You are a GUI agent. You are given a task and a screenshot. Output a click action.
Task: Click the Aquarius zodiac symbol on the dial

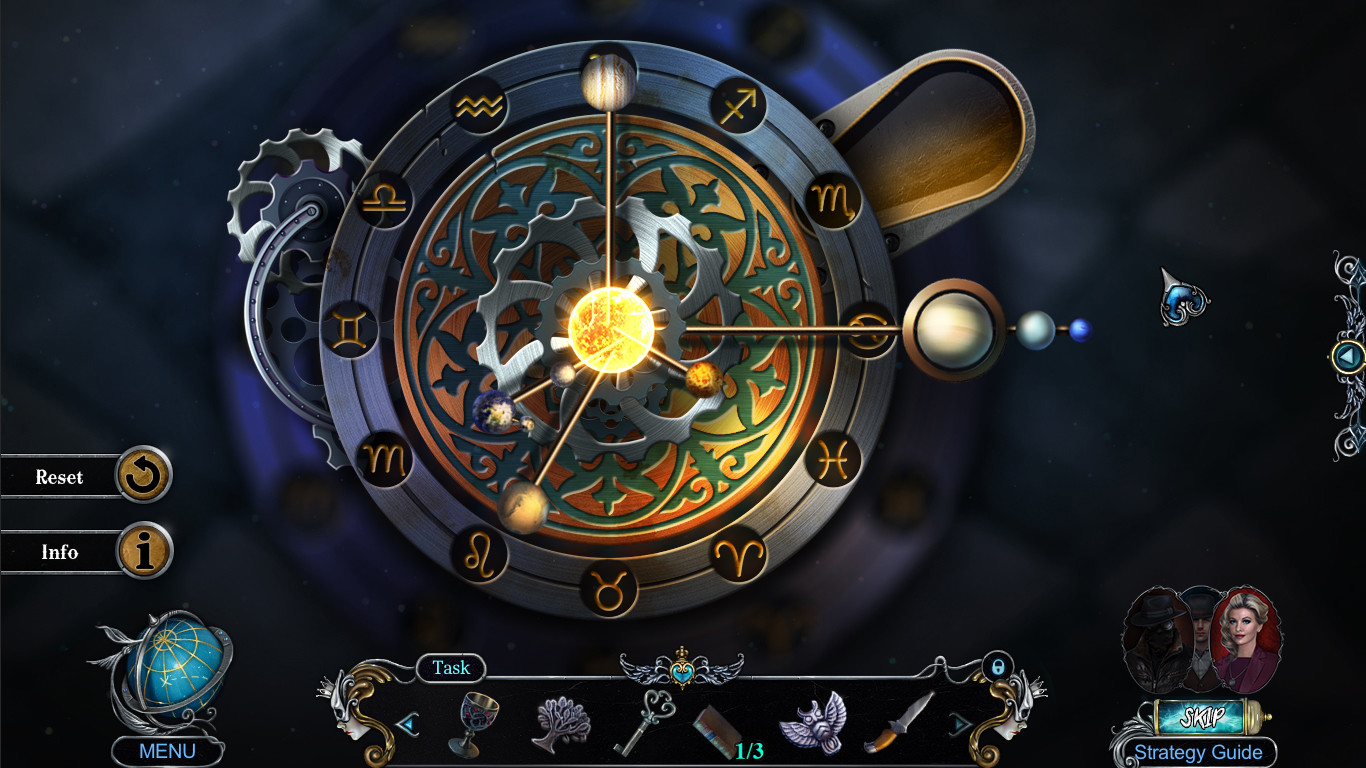pos(480,105)
